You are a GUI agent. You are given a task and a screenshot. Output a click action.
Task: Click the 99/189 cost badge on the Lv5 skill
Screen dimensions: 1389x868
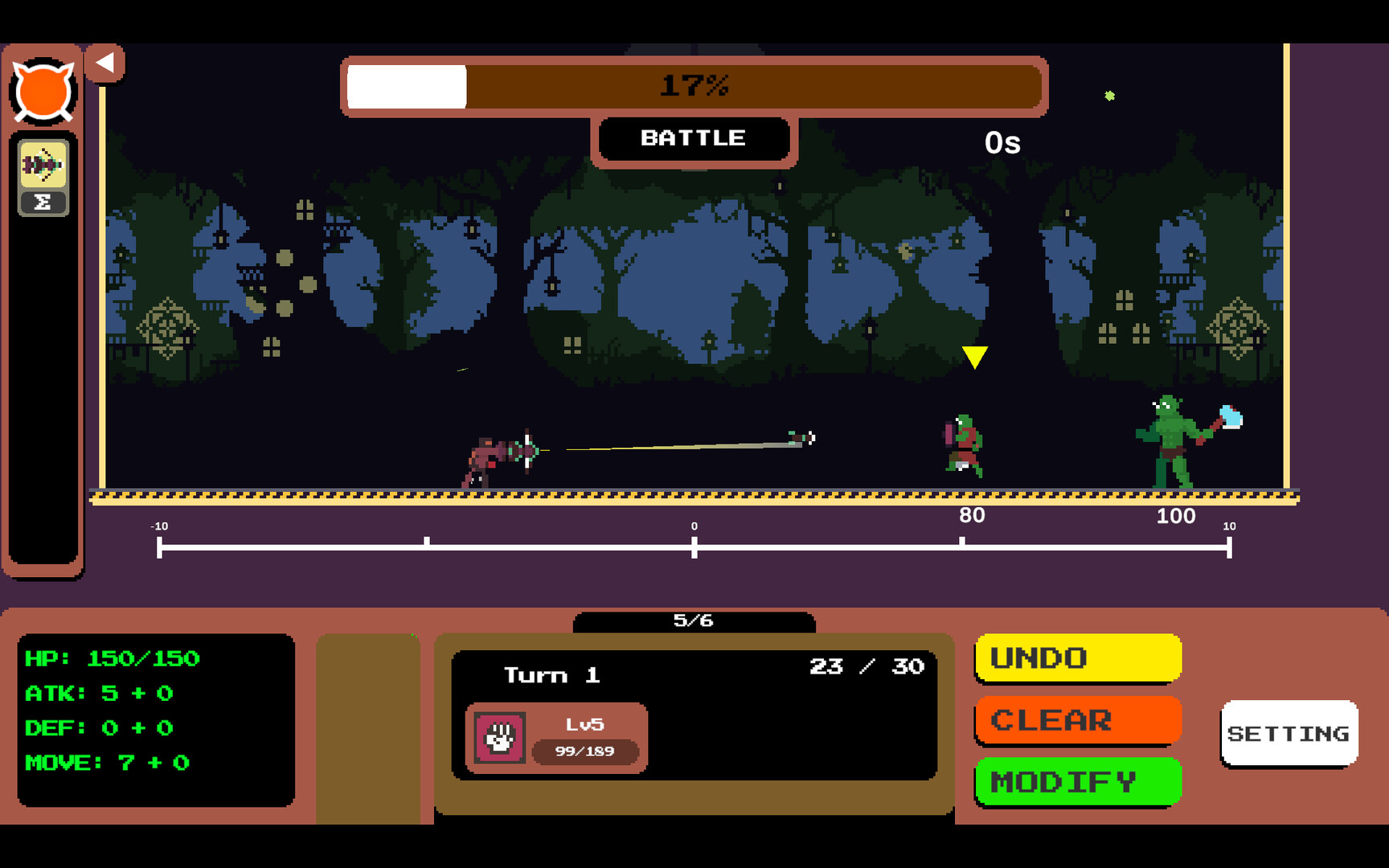584,752
